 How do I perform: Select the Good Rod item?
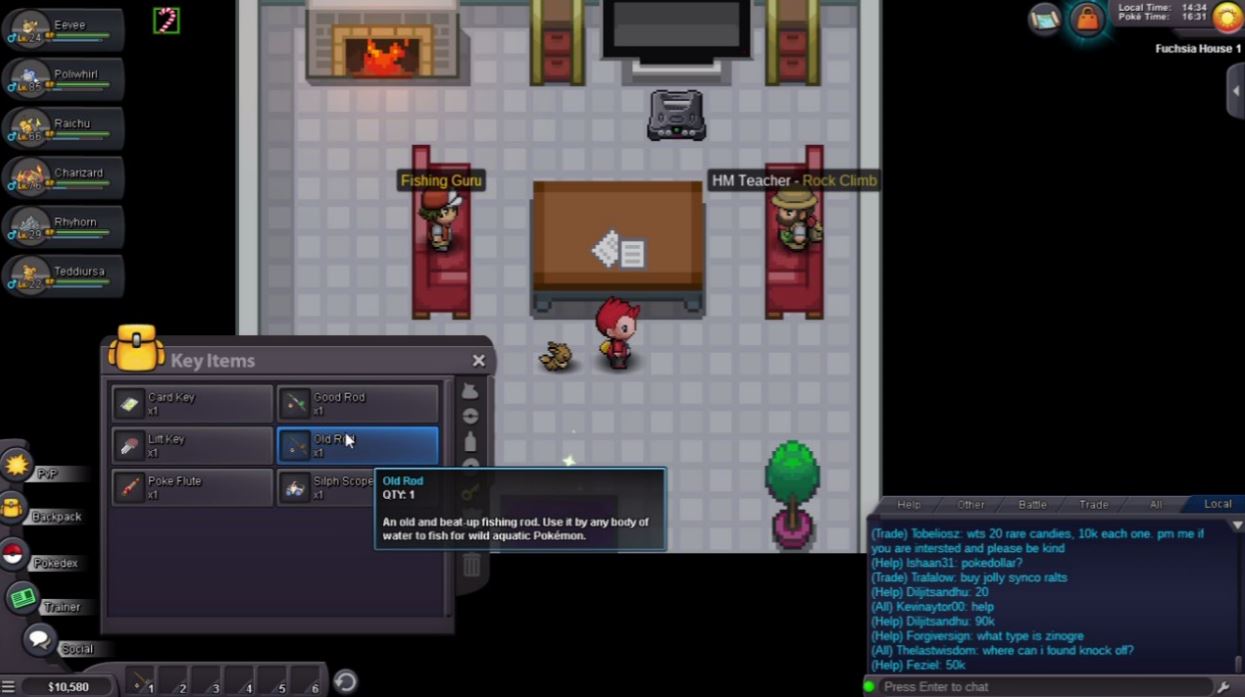coord(357,403)
